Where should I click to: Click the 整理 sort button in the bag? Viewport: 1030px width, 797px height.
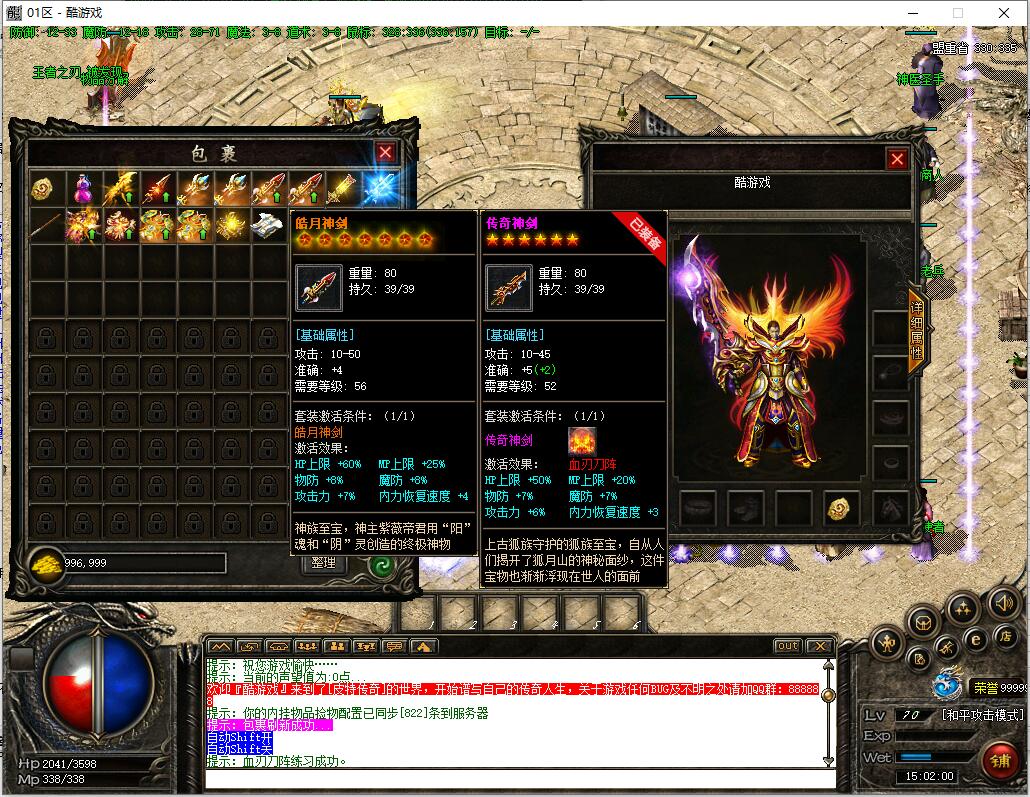click(x=323, y=563)
